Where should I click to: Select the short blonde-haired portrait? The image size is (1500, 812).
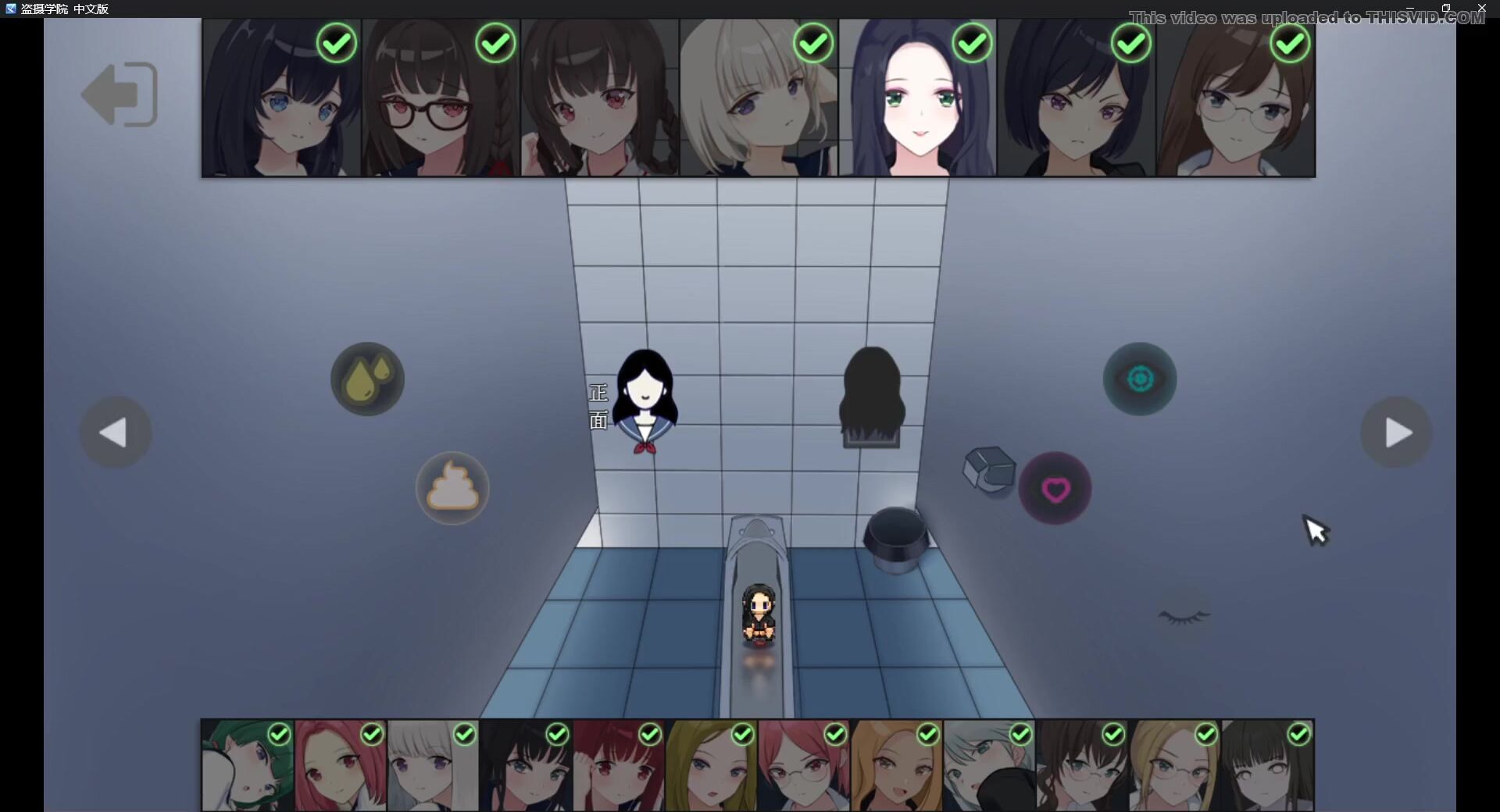pyautogui.click(x=759, y=98)
